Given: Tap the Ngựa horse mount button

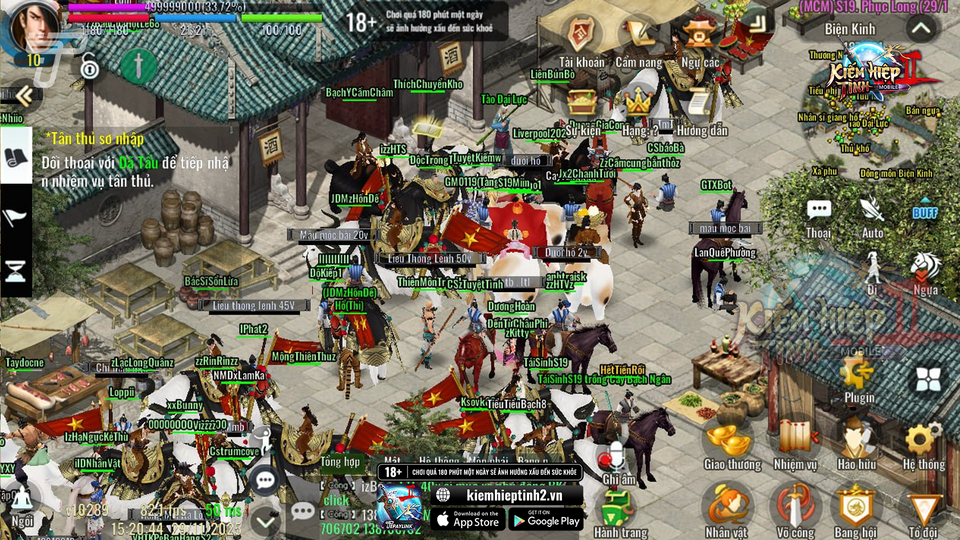Looking at the screenshot, I should click(x=925, y=268).
